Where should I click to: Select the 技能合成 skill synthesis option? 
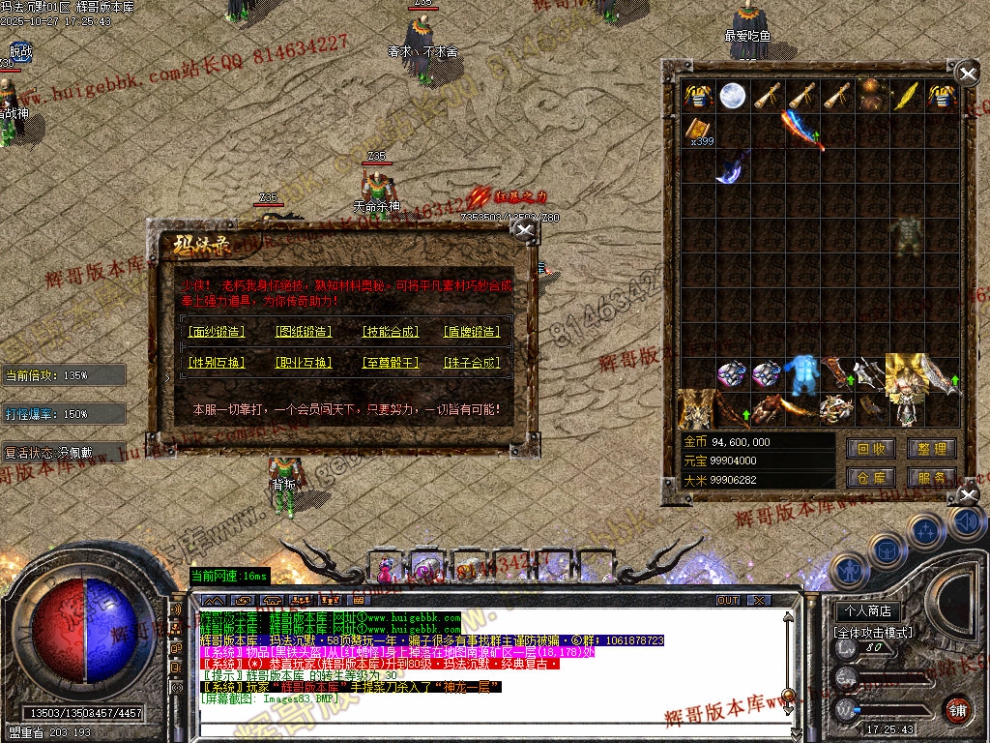coord(390,332)
